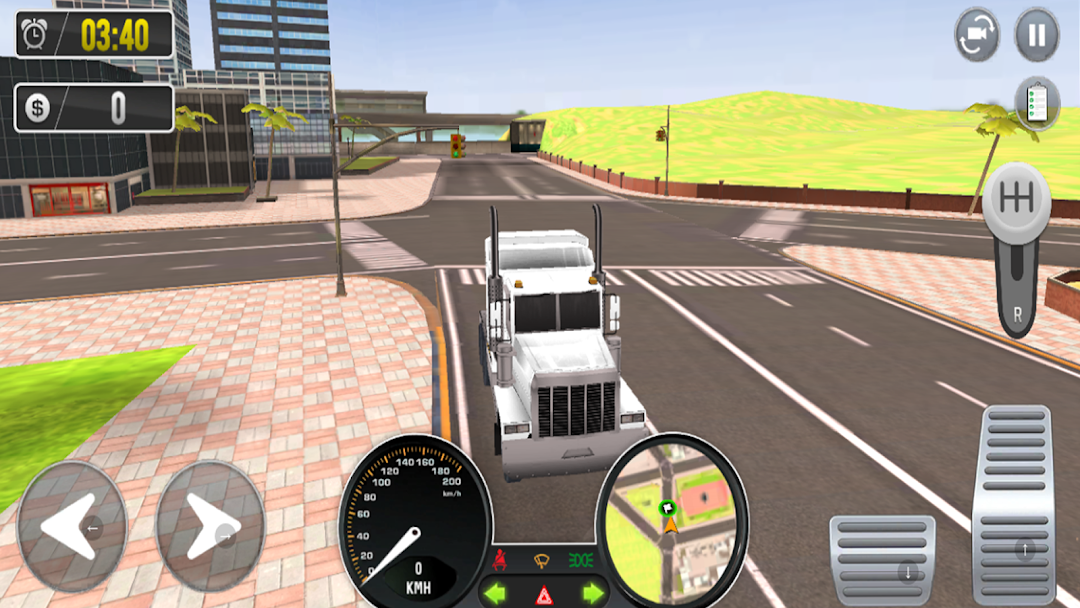
Task: Steer right with the right arrow button
Action: click(x=211, y=525)
